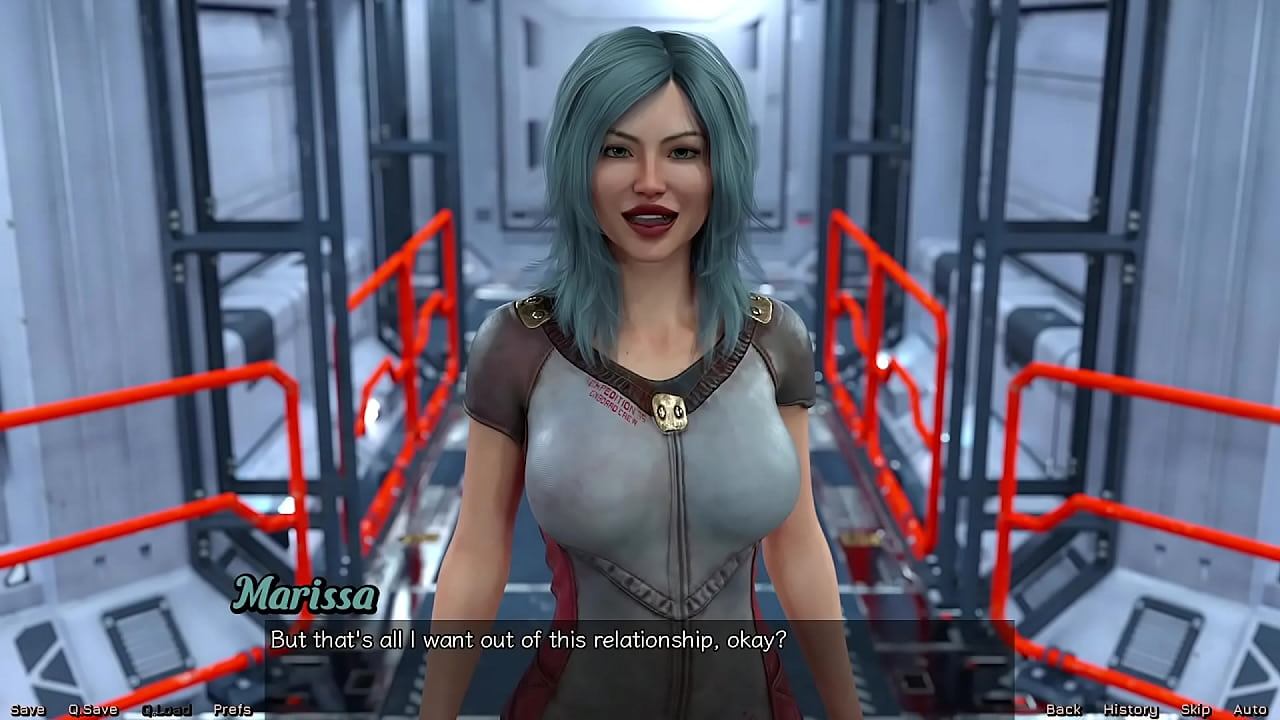Go Back one dialogue line

tap(1063, 710)
